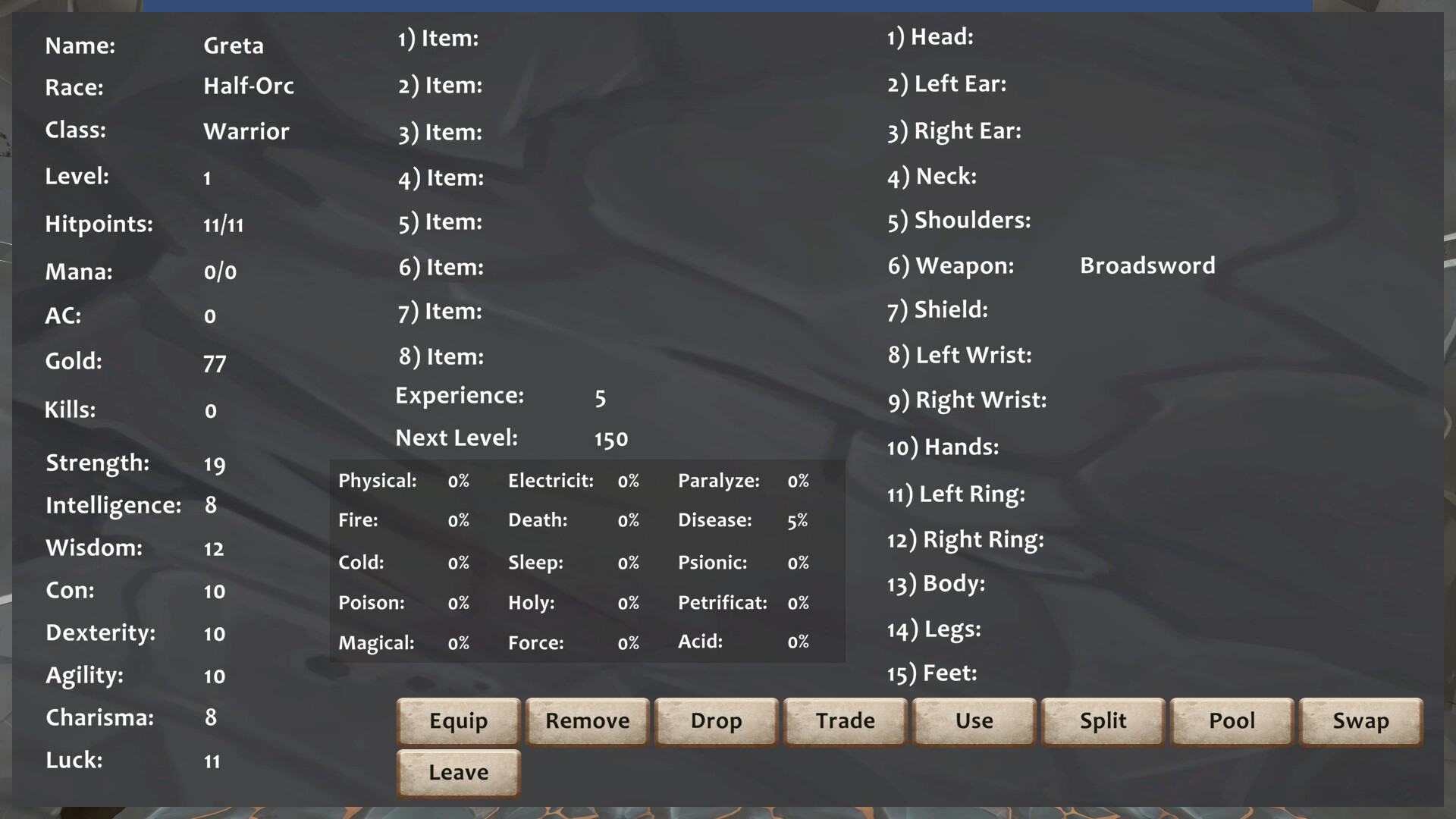Select the Neck equipment slot
The height and width of the screenshot is (819, 1456).
[x=931, y=176]
